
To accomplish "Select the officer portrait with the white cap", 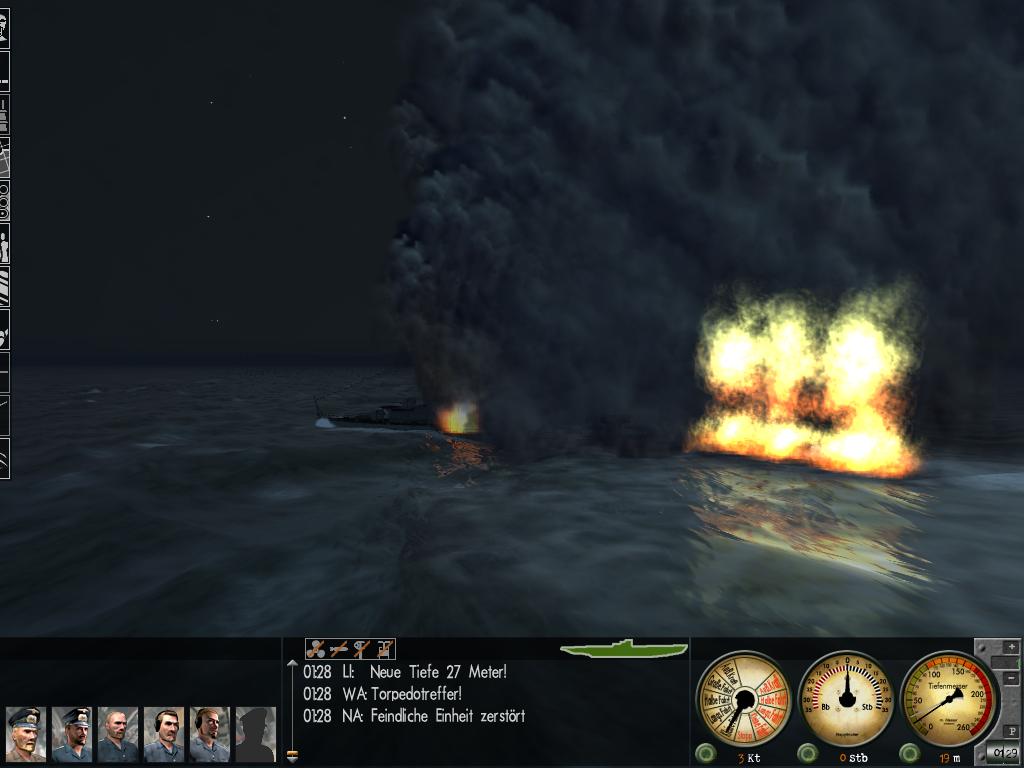I will click(26, 734).
